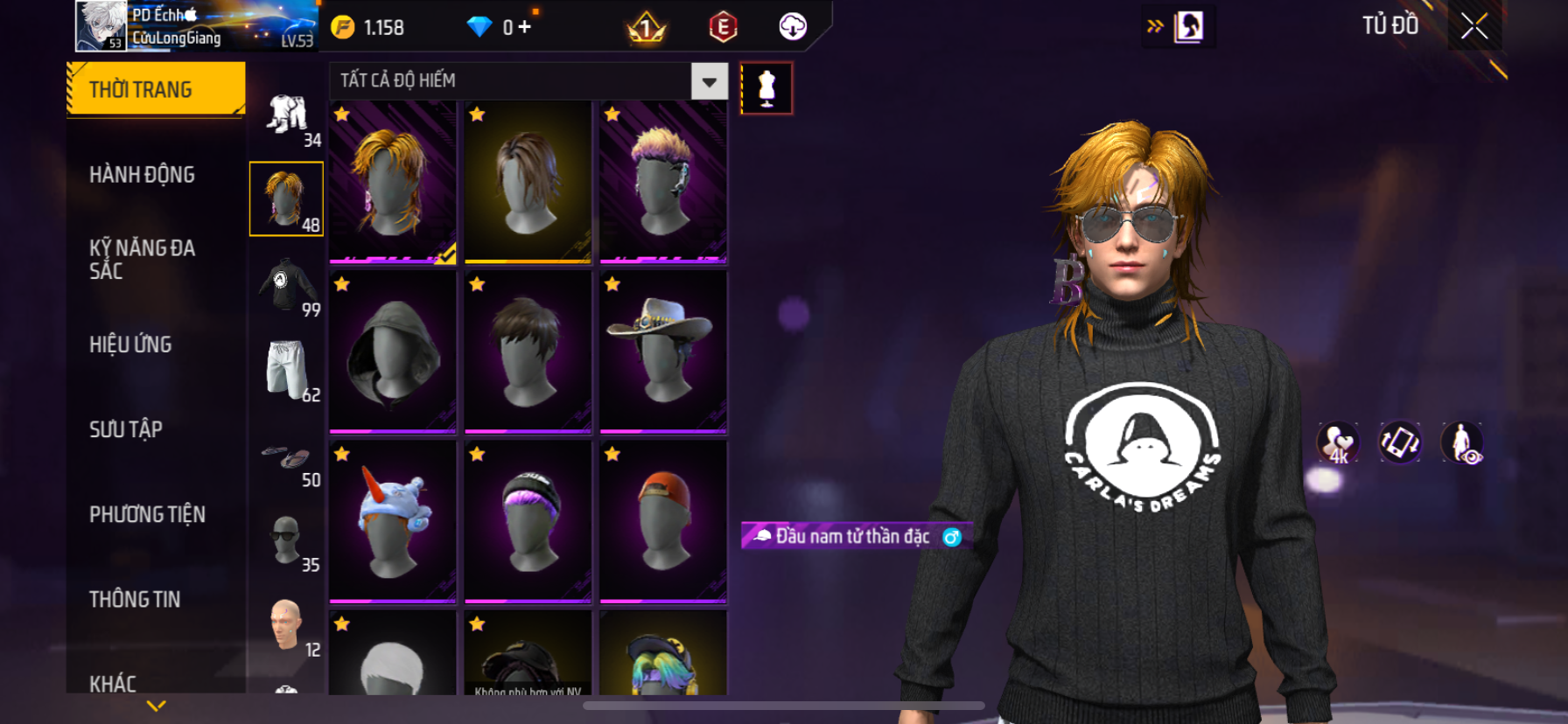Select the gray hood head item
Screen dimensions: 1568x724
(x=393, y=352)
